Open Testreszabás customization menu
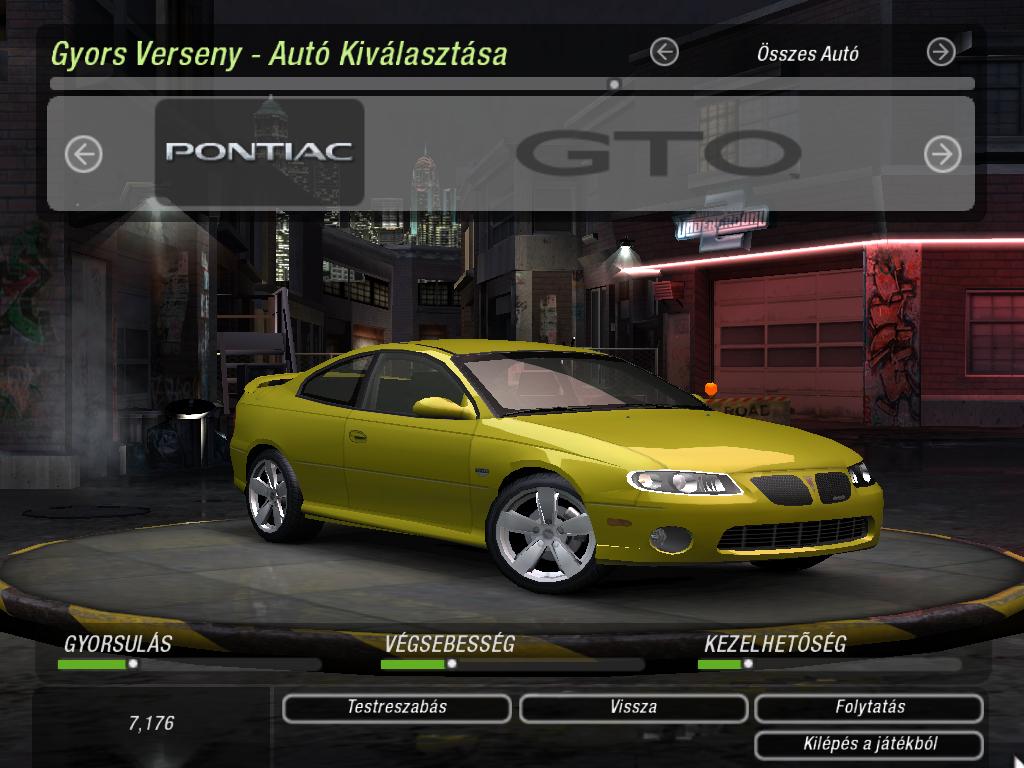The width and height of the screenshot is (1024, 768). coord(397,708)
